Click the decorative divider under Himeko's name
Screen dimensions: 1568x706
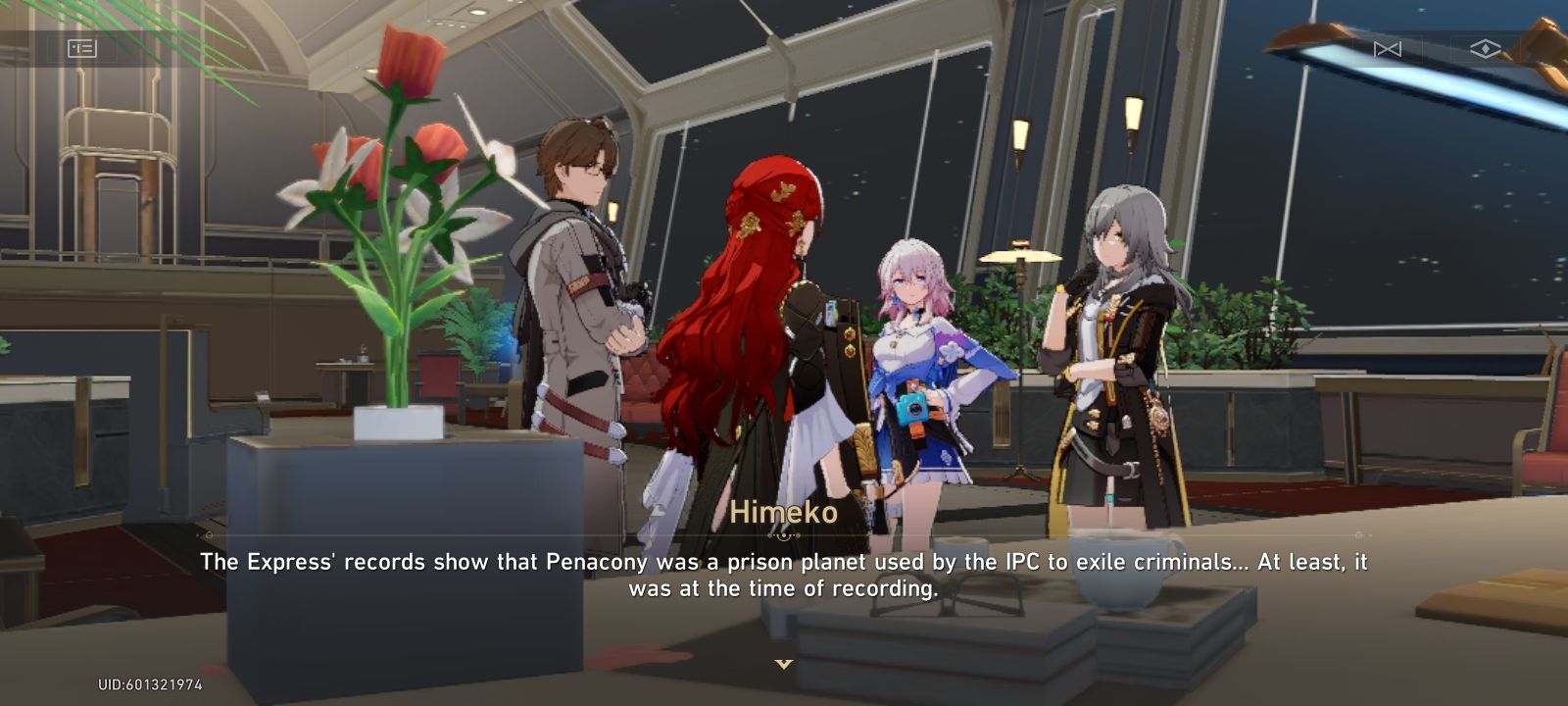pyautogui.click(x=784, y=536)
